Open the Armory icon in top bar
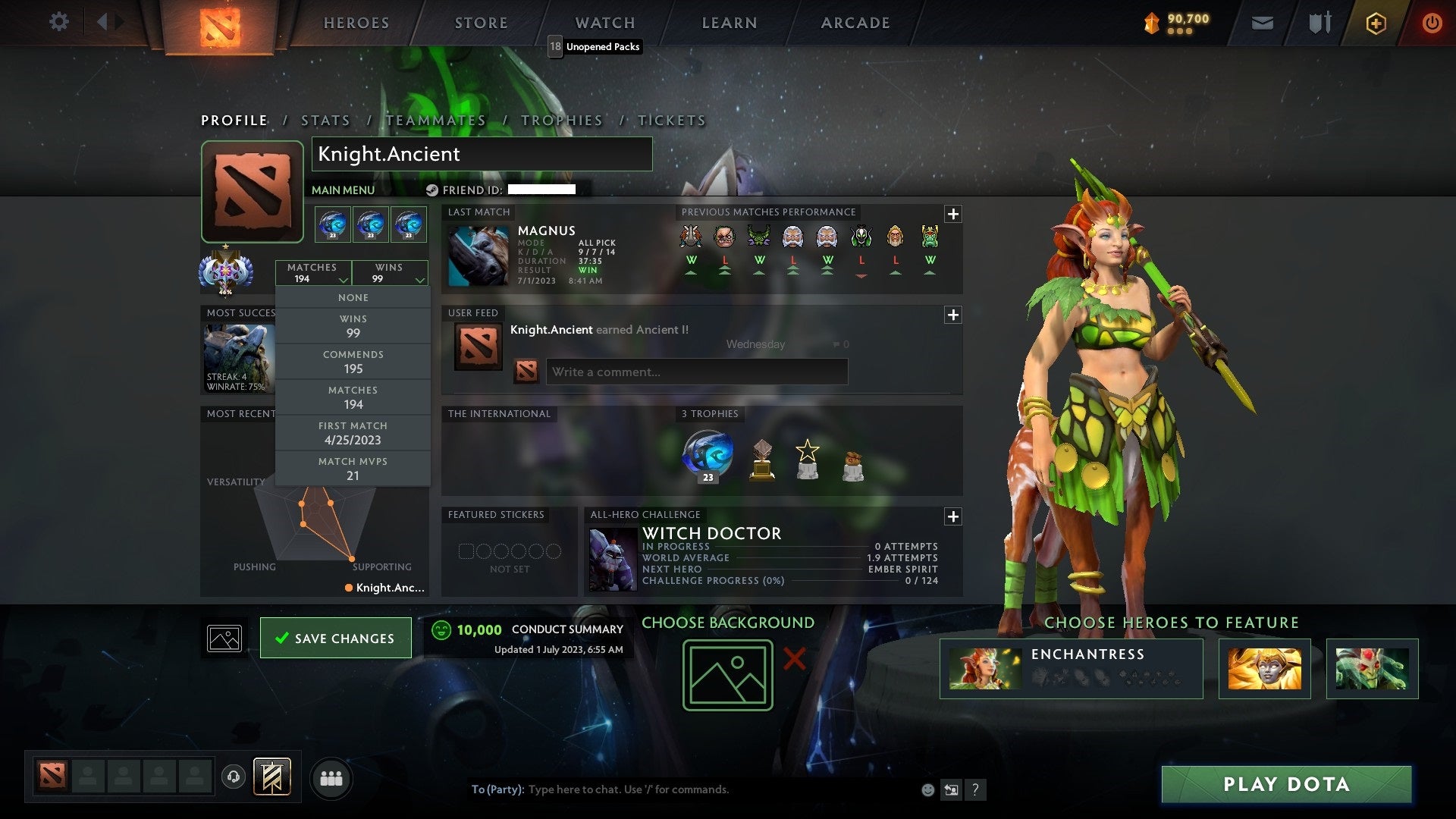1456x819 pixels. tap(1319, 23)
